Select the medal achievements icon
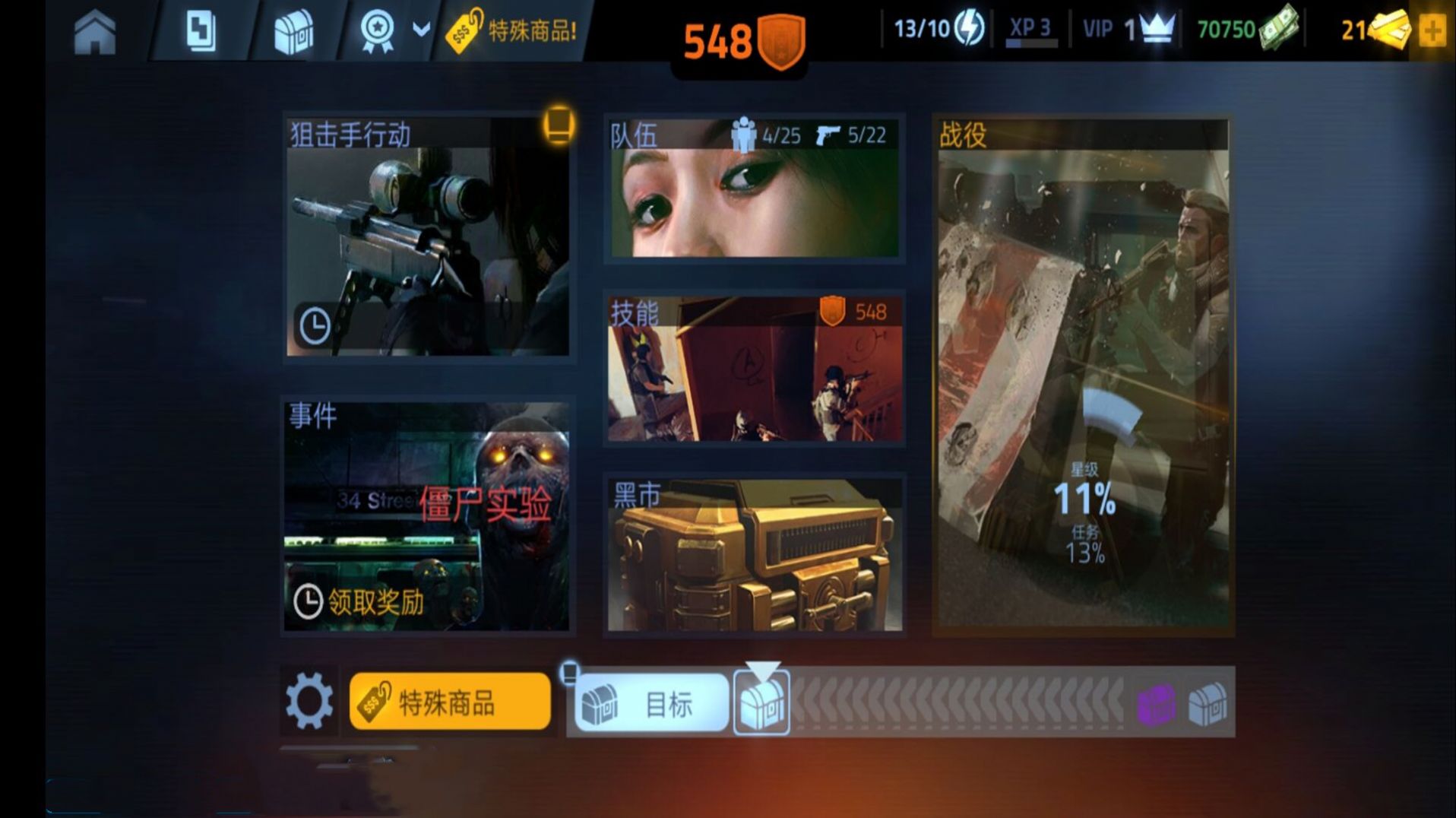The width and height of the screenshot is (1456, 818). 378,30
